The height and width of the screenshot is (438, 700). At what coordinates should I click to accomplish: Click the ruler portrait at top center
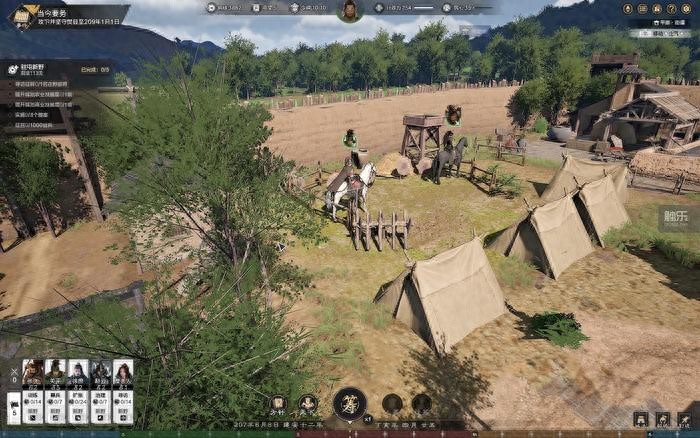click(350, 10)
